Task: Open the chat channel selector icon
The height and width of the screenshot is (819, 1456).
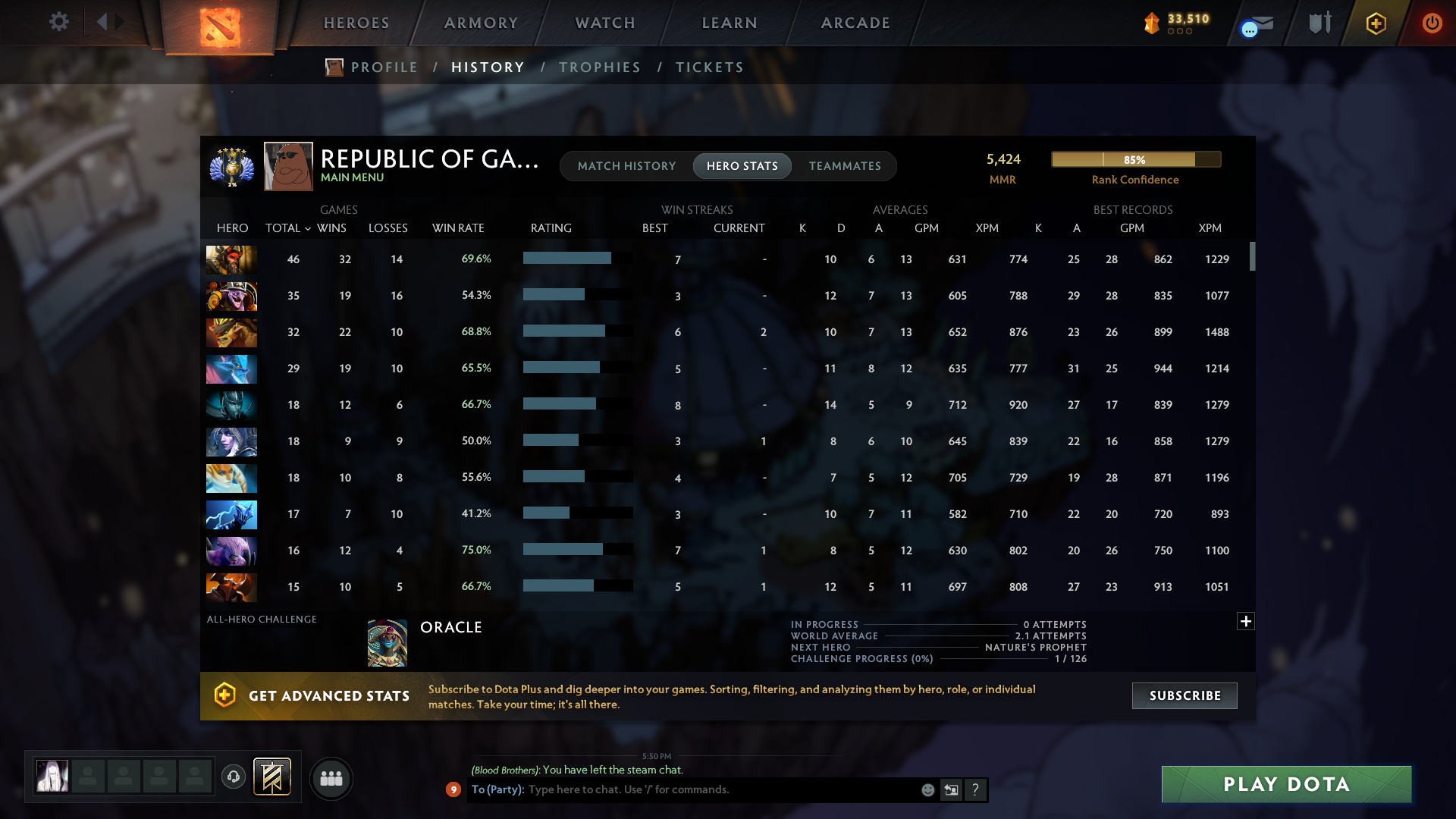Action: pyautogui.click(x=951, y=789)
